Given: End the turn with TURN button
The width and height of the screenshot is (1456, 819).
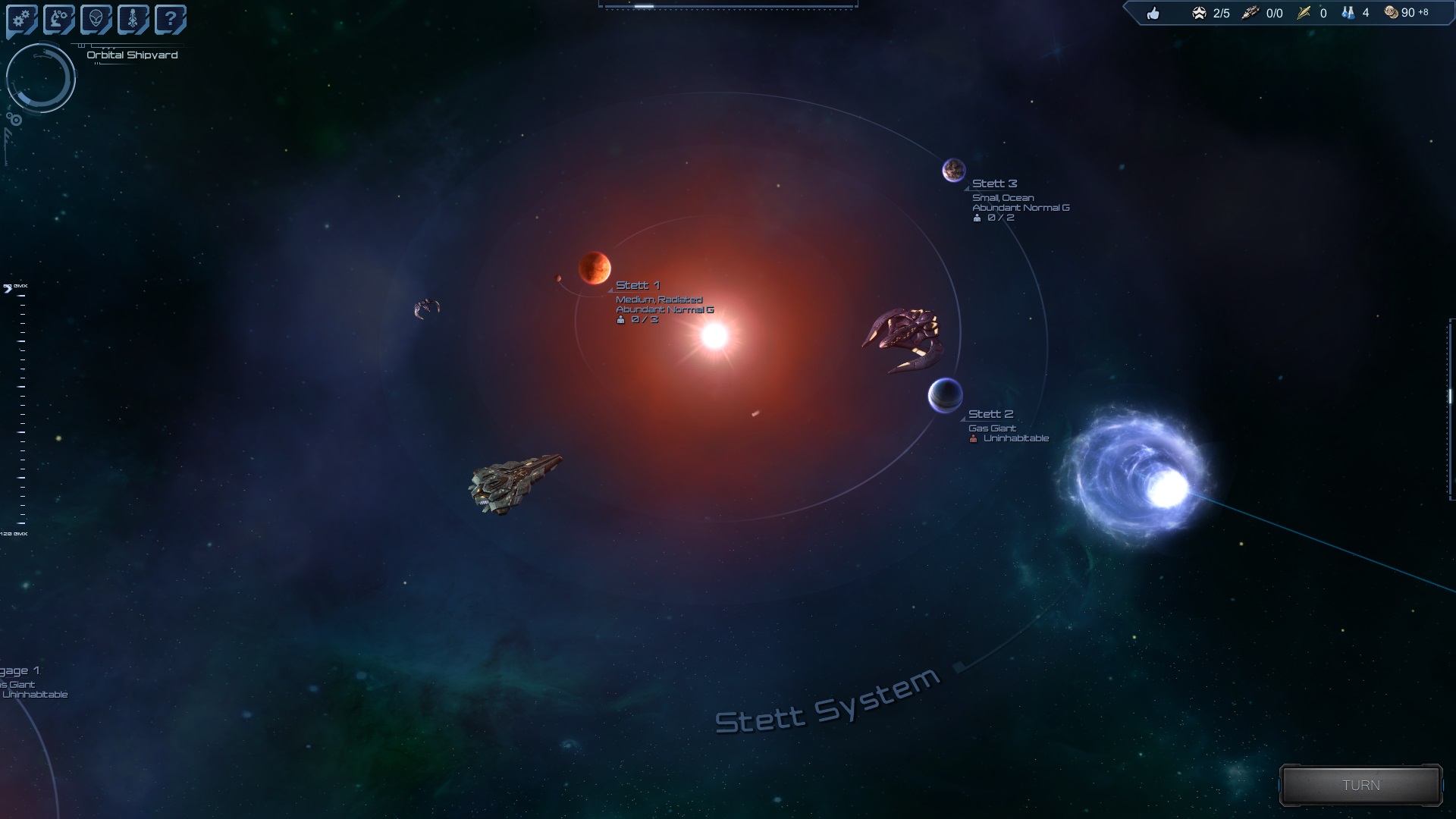Looking at the screenshot, I should tap(1360, 785).
